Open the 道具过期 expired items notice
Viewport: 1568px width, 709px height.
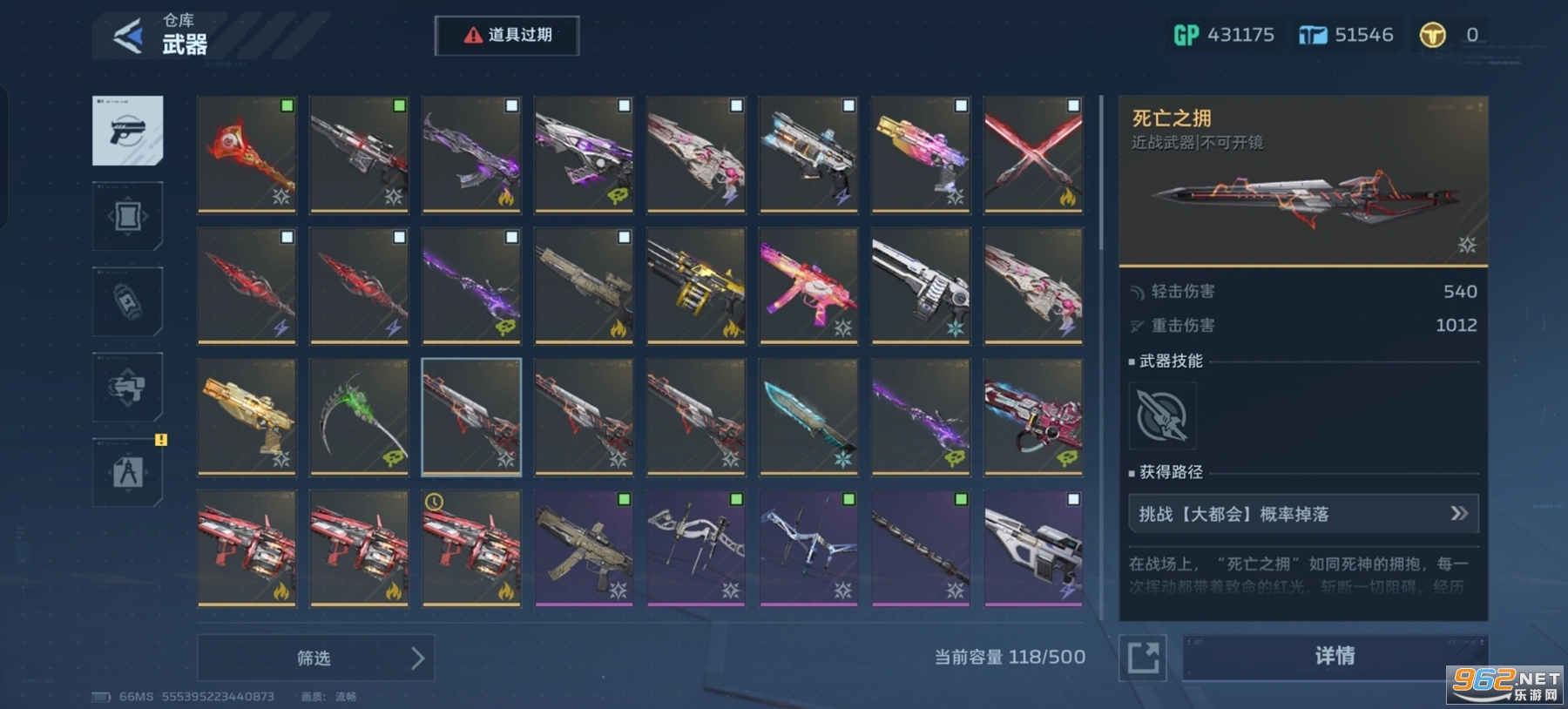pyautogui.click(x=507, y=36)
